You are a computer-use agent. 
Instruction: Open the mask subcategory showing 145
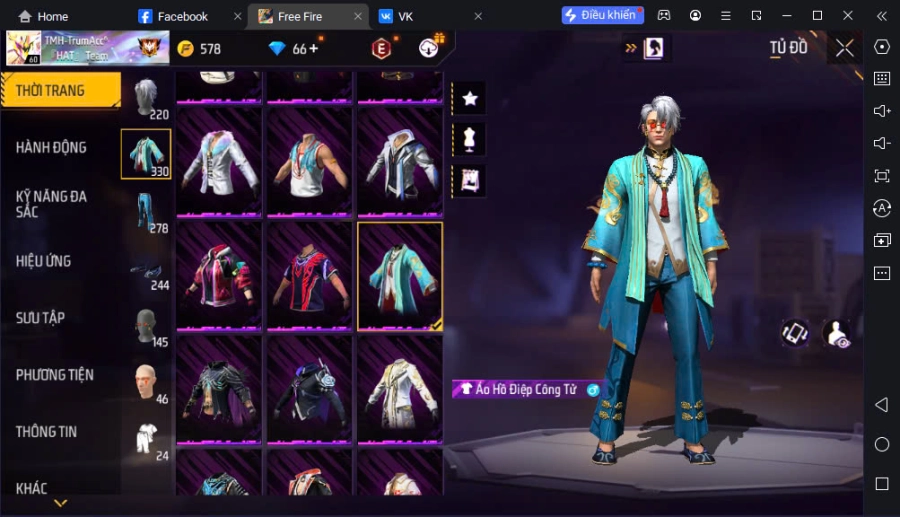[x=147, y=327]
